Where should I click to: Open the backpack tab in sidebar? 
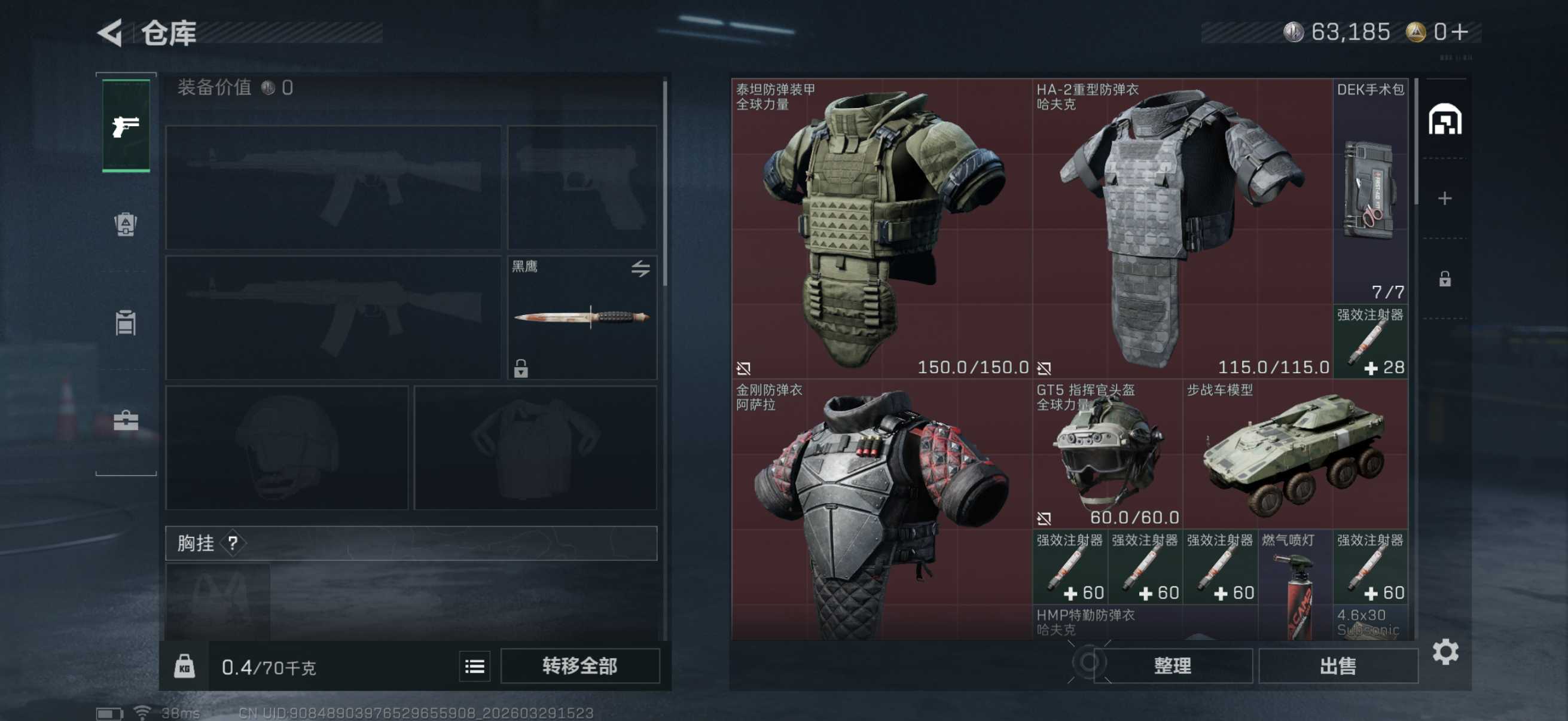tap(126, 225)
